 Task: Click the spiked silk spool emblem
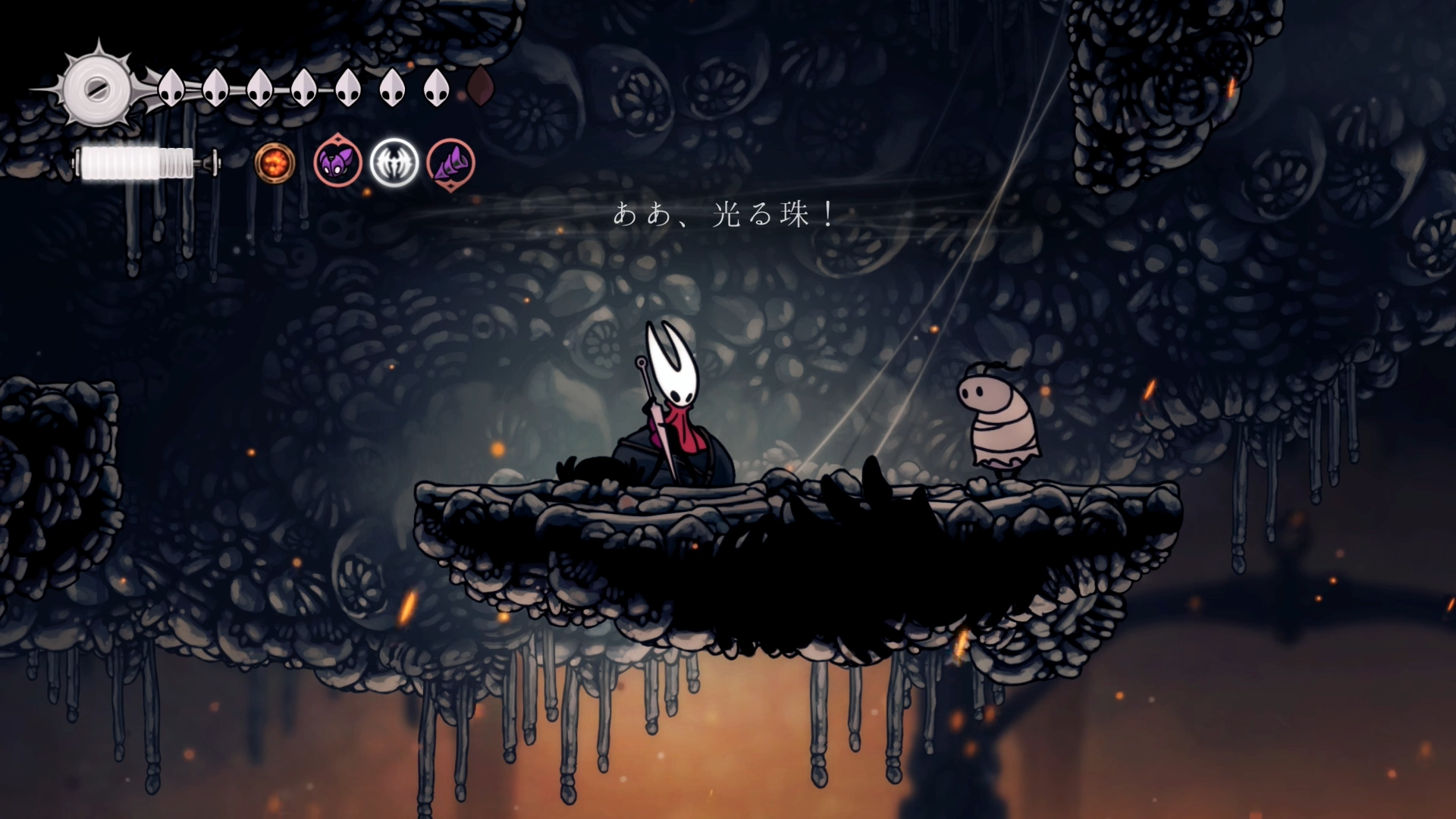(x=96, y=89)
